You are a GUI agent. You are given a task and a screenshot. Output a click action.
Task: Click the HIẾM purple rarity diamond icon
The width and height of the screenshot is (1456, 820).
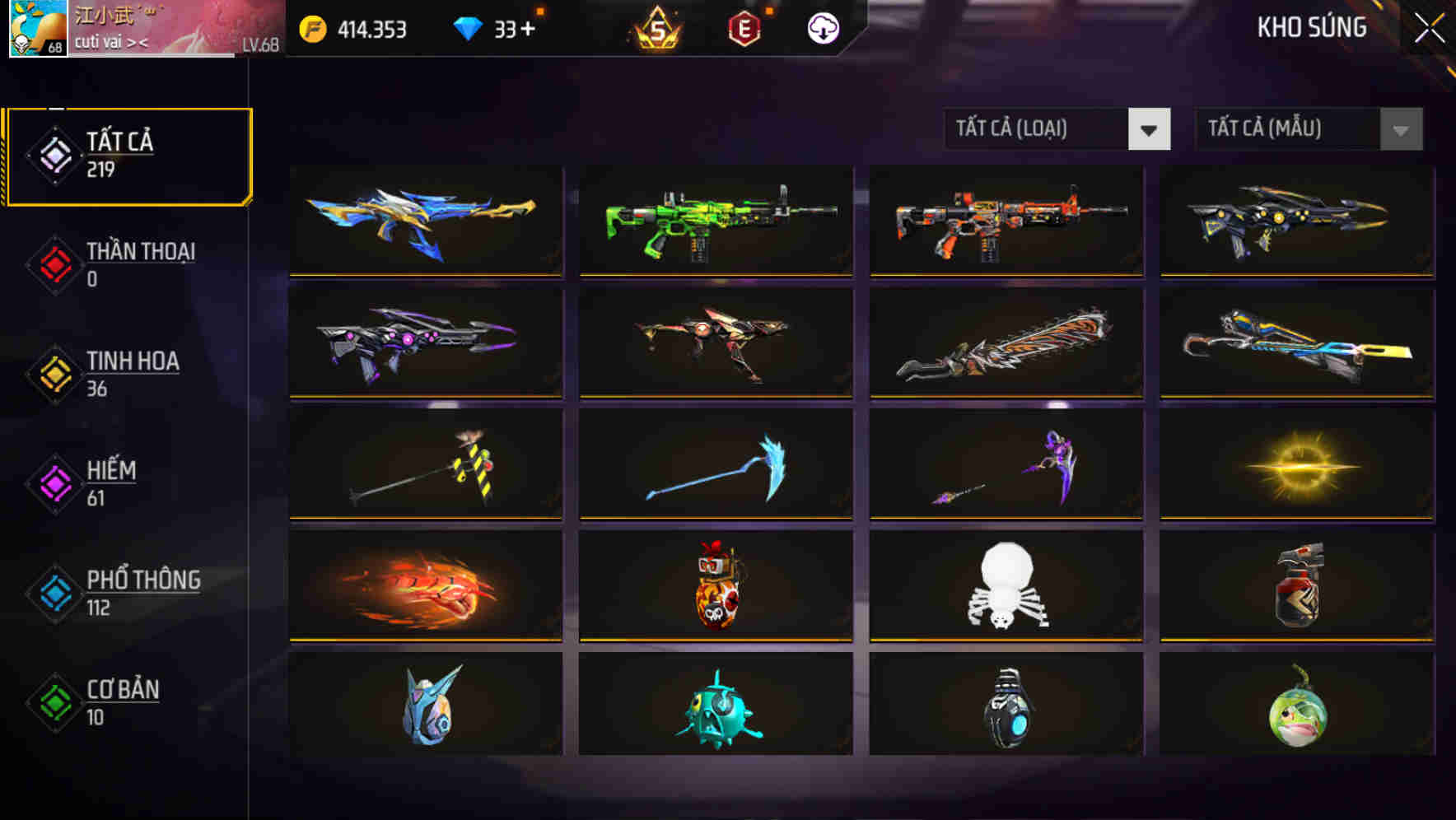tap(52, 483)
